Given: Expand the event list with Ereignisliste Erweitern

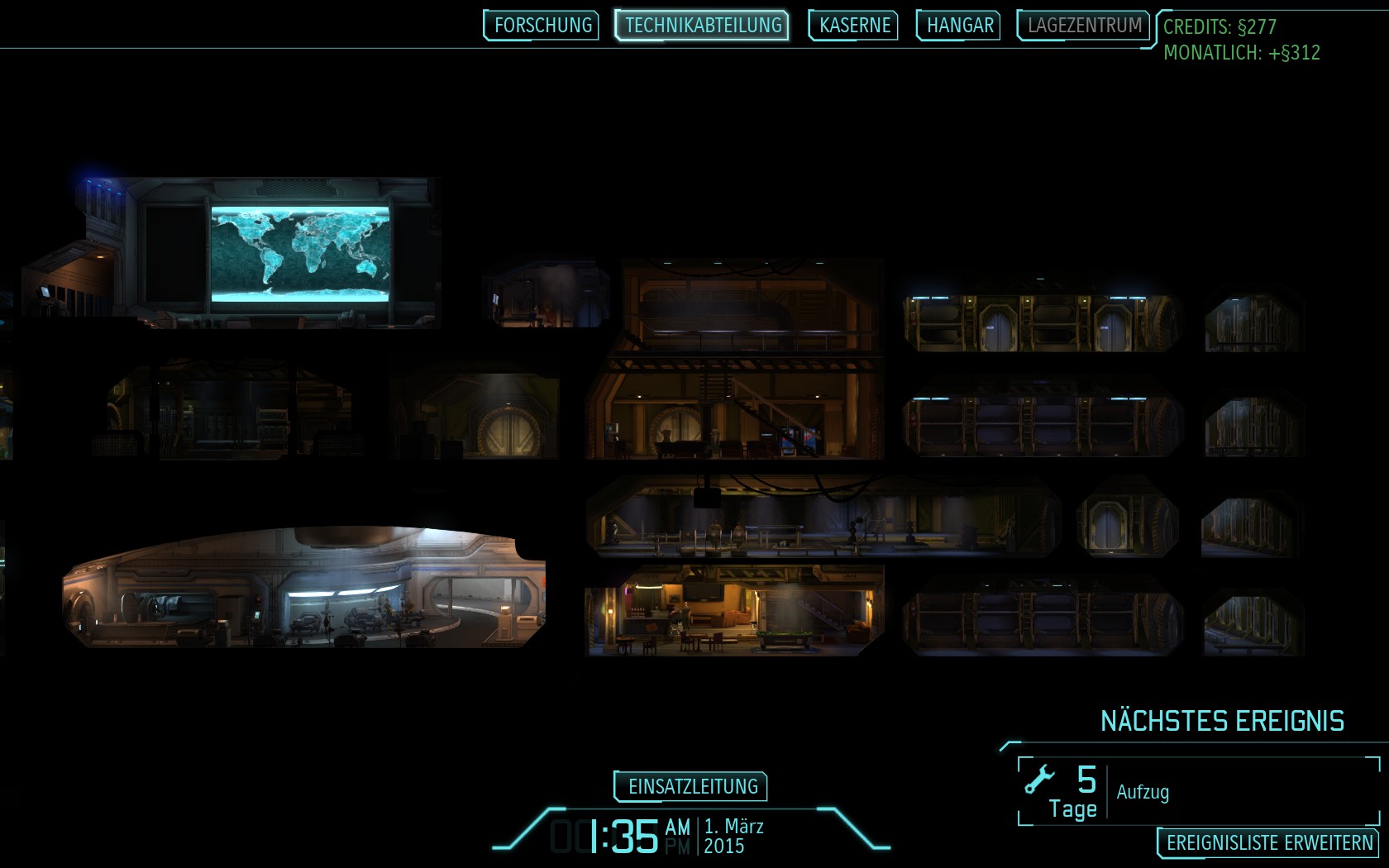Looking at the screenshot, I should [x=1268, y=843].
